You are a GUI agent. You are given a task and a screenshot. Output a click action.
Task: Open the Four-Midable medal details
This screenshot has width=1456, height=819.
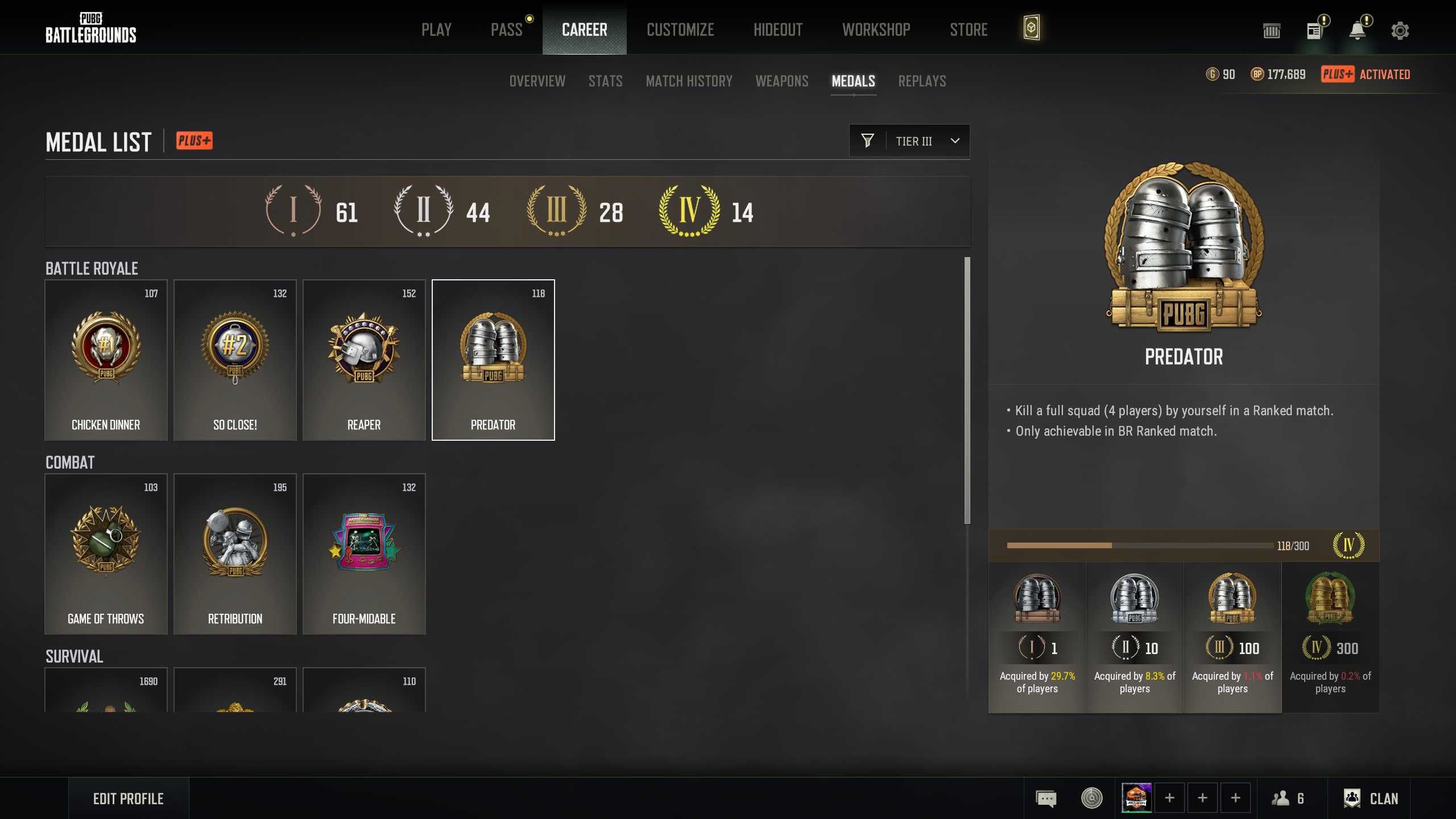coord(364,554)
